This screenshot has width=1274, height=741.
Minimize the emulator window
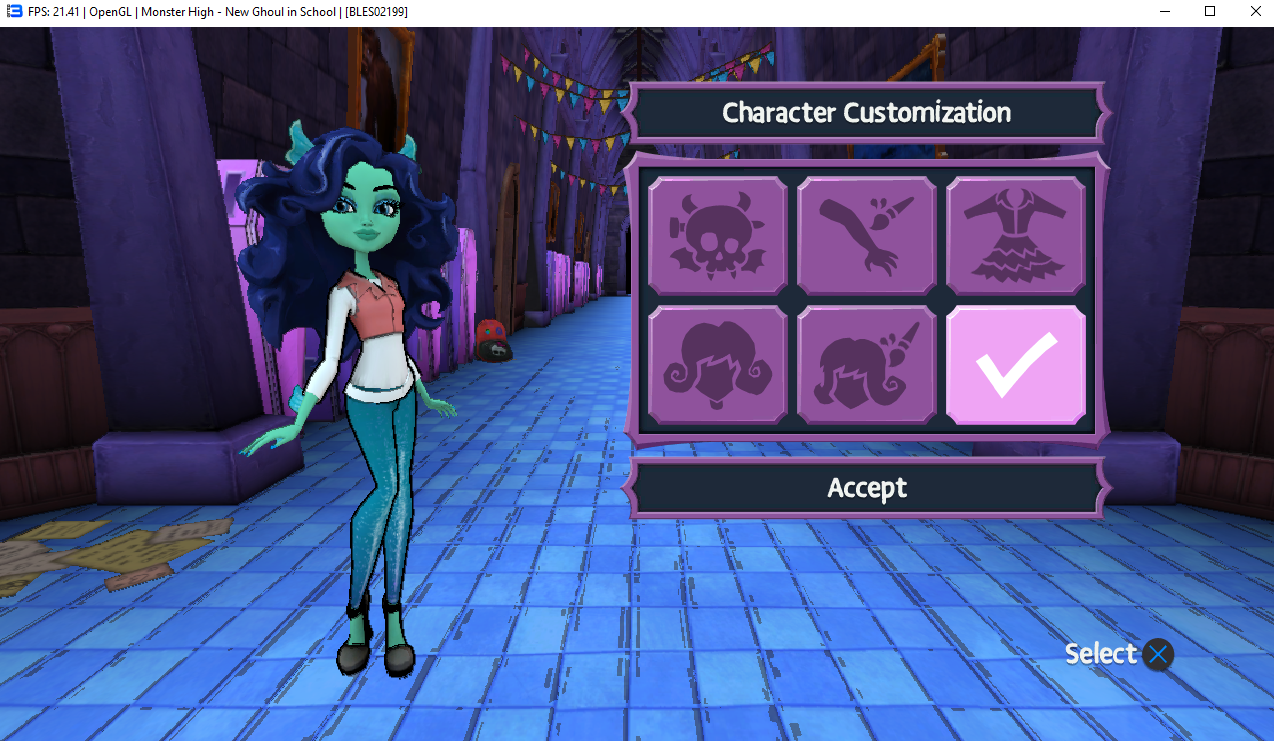1165,12
